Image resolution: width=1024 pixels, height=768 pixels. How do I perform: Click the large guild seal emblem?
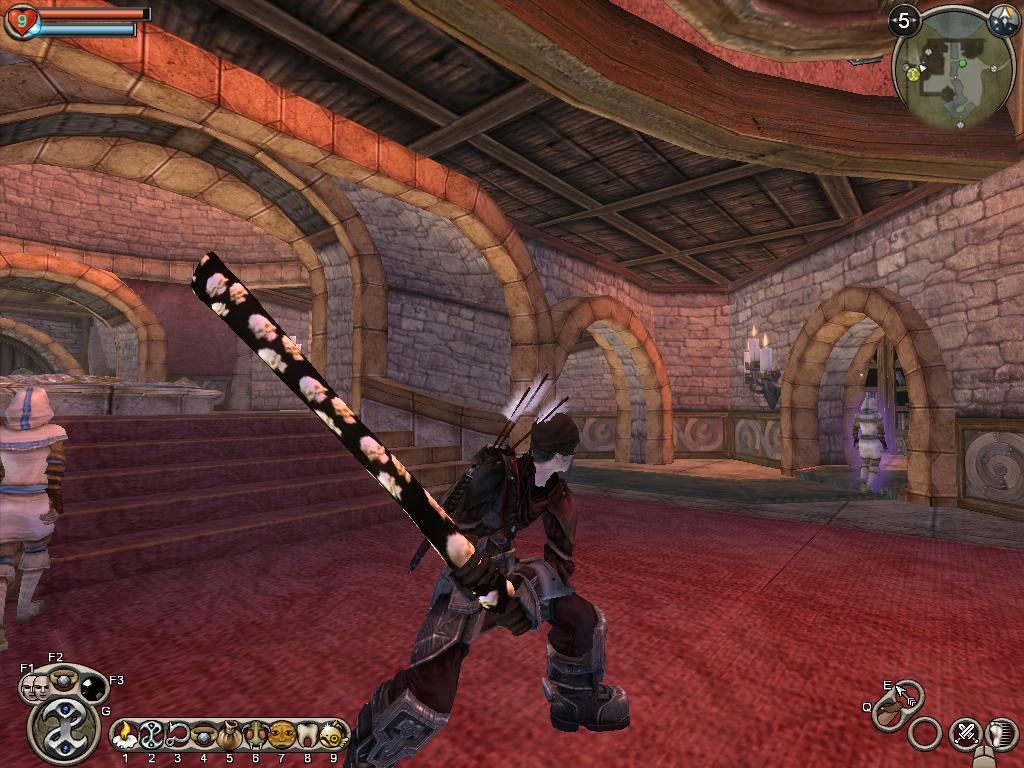[63, 729]
